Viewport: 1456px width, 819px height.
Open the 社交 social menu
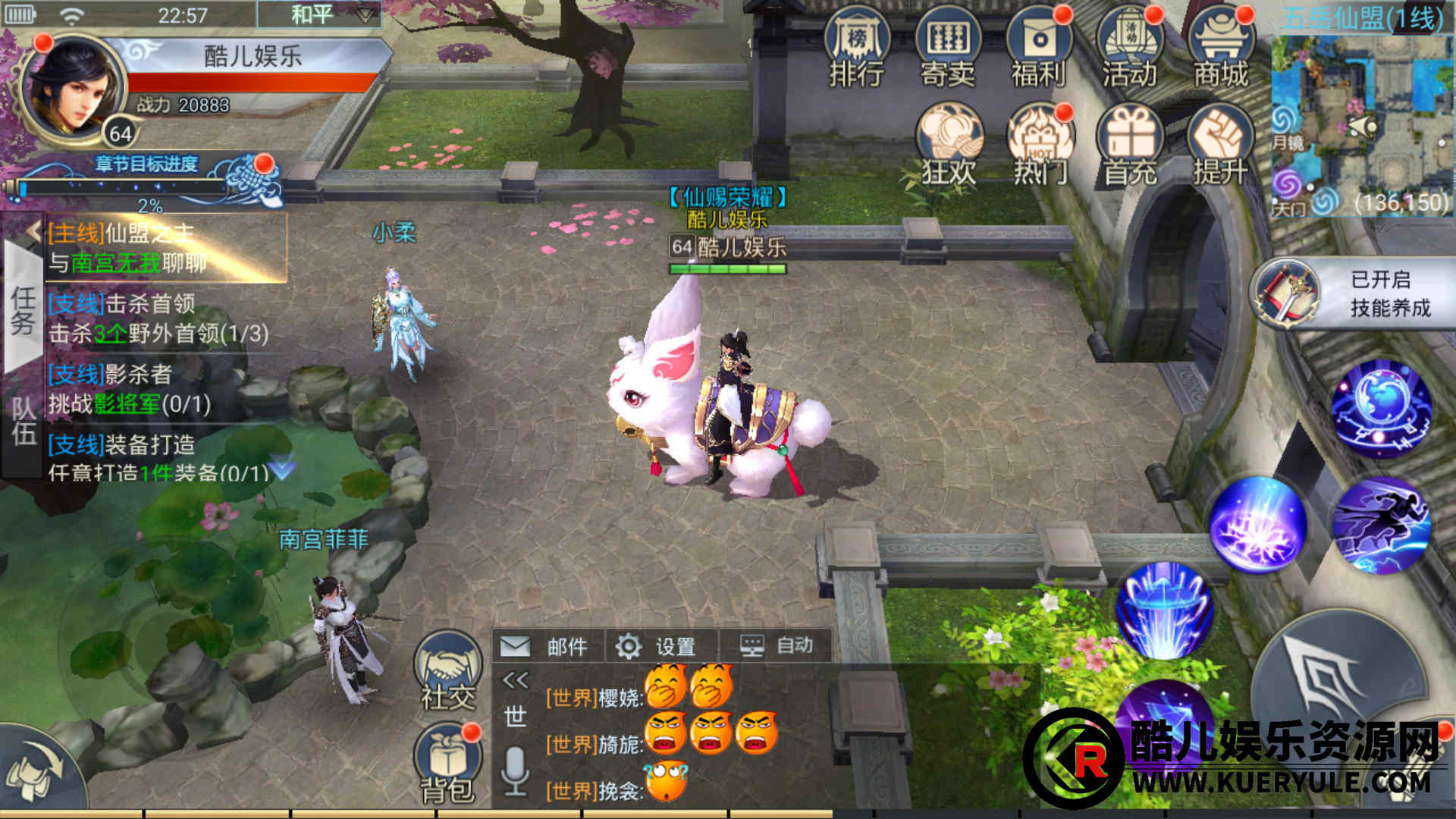pyautogui.click(x=448, y=671)
